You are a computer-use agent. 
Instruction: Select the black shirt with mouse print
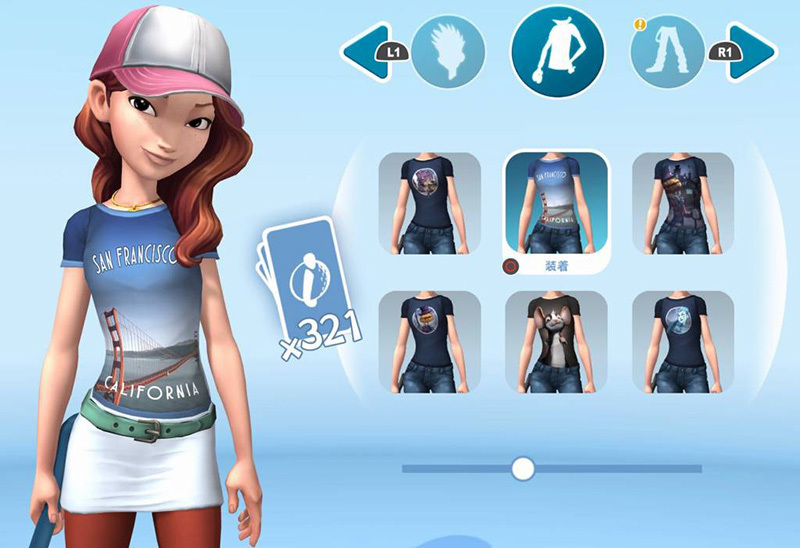(x=556, y=342)
